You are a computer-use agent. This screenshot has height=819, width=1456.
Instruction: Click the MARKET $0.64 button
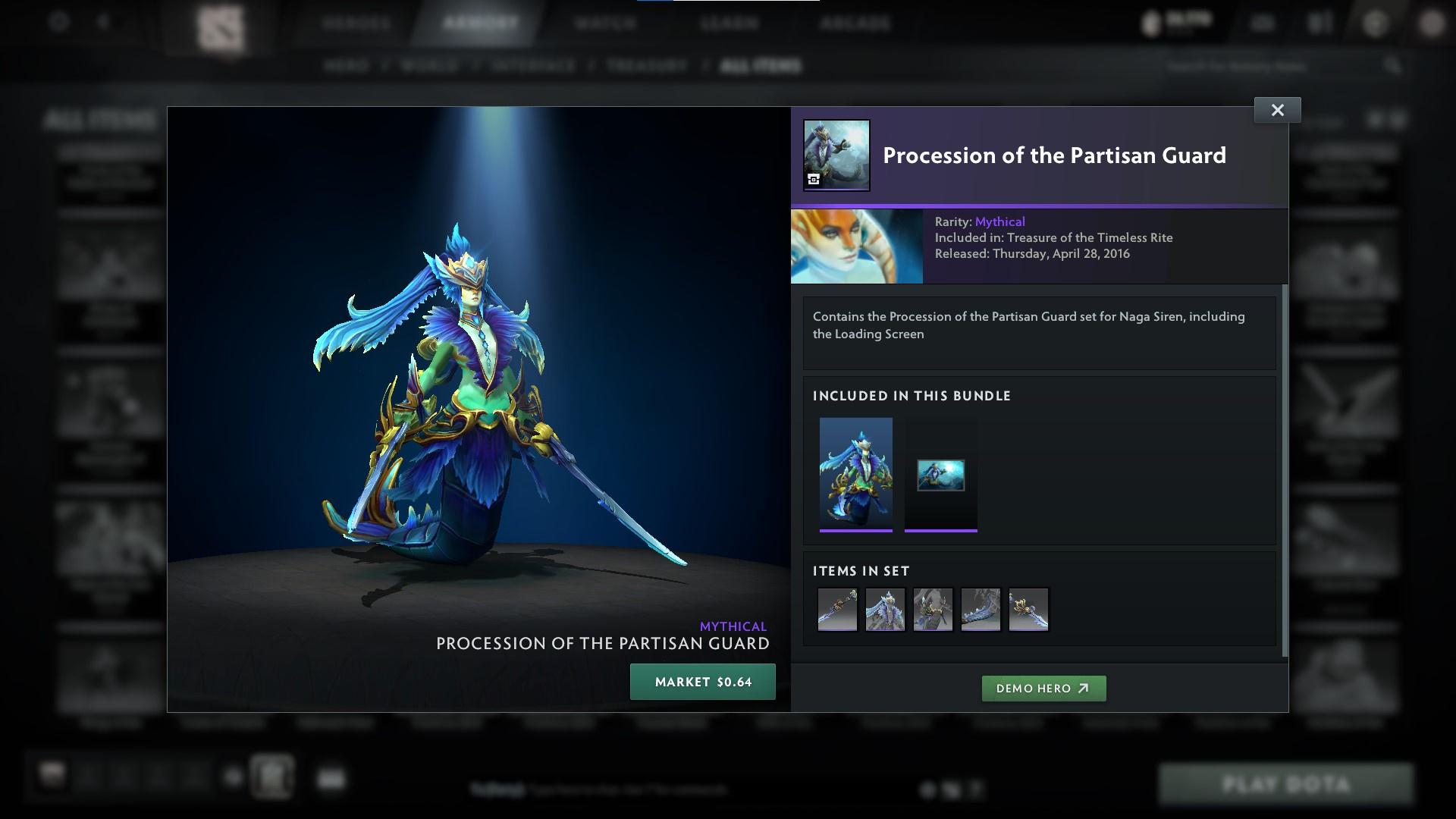[x=702, y=682]
